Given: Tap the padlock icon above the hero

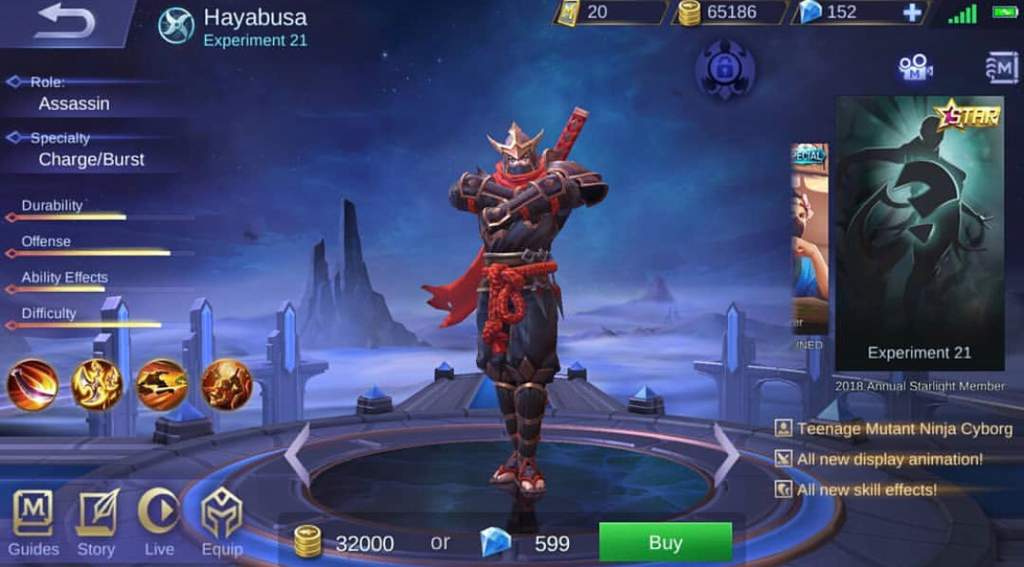Looking at the screenshot, I should 725,68.
